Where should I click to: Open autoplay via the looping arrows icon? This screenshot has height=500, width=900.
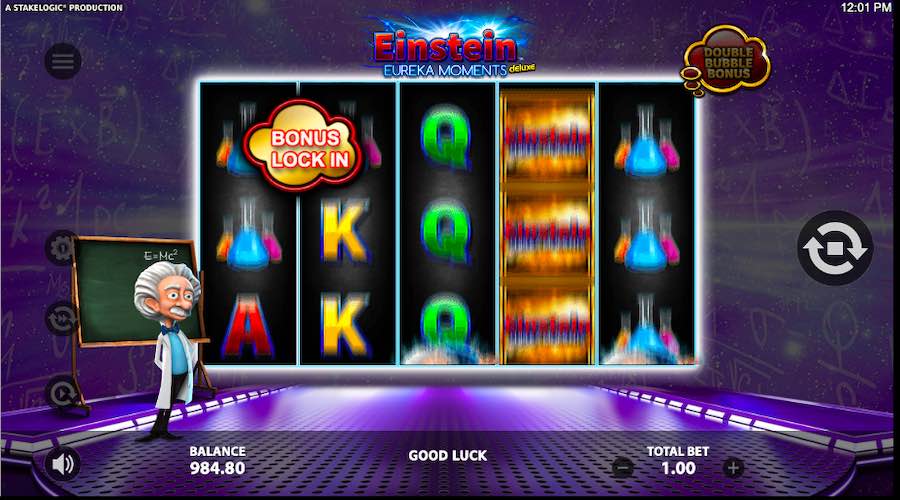click(63, 318)
